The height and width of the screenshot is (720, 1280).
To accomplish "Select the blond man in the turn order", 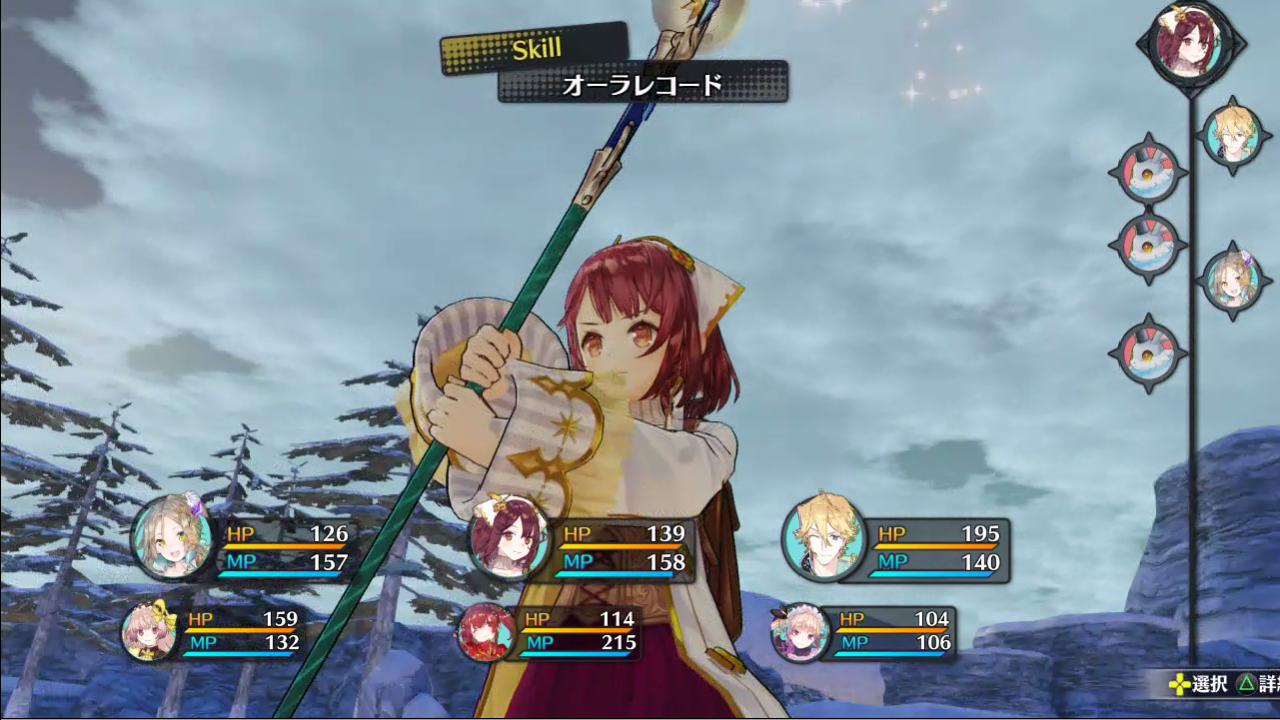I will [1230, 135].
